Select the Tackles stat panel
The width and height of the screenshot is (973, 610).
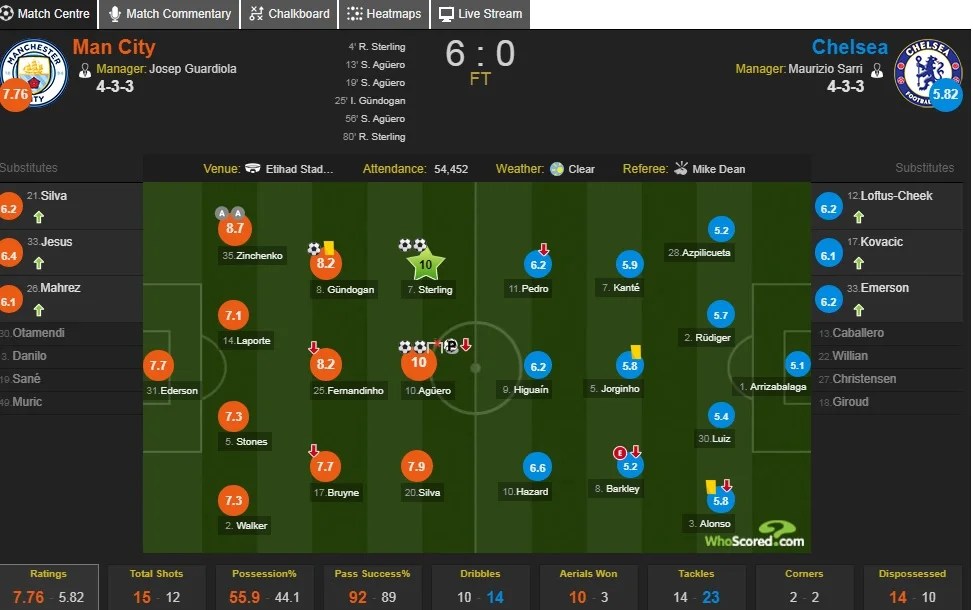click(696, 587)
